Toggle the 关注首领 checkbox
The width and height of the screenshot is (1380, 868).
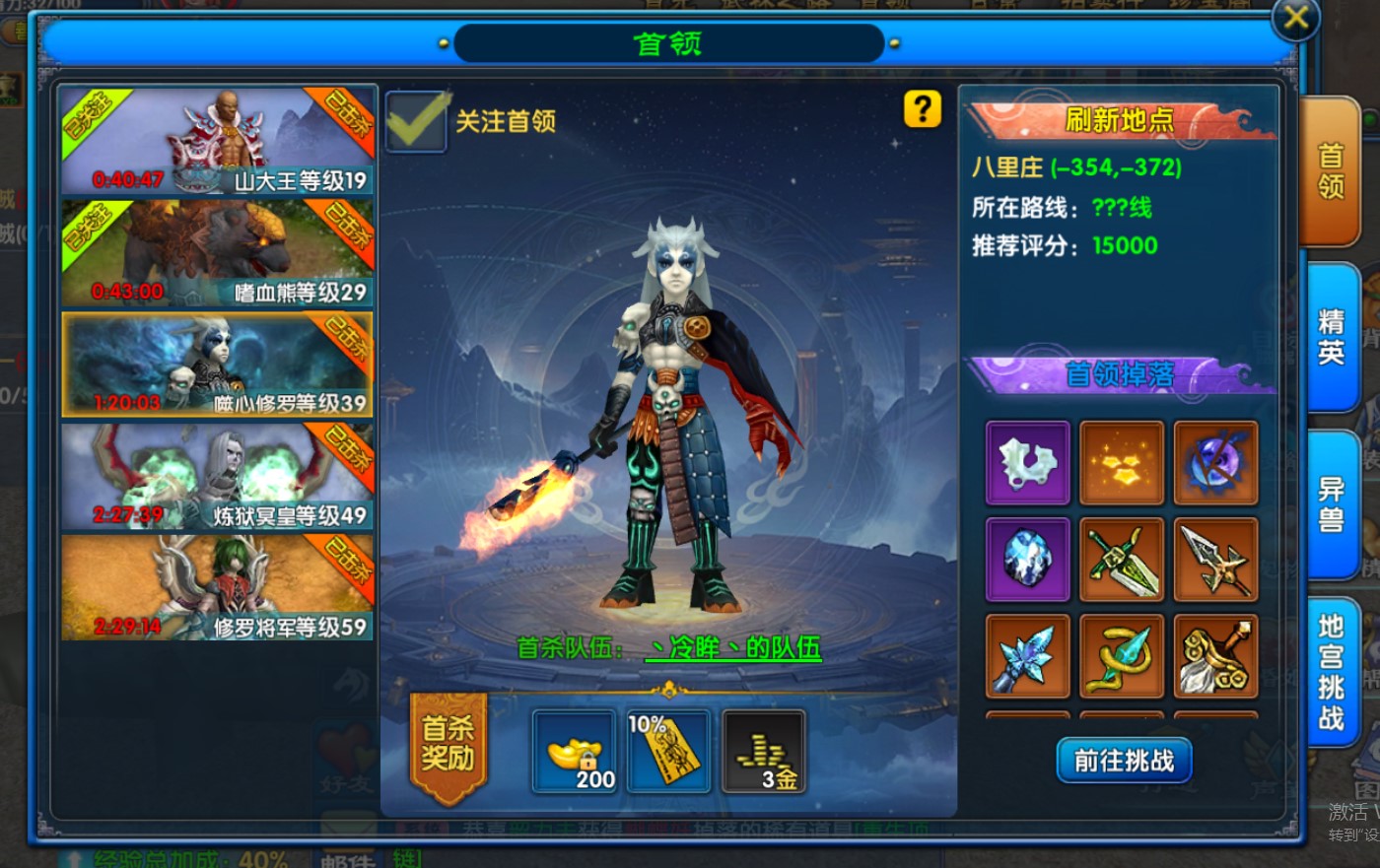click(x=415, y=121)
